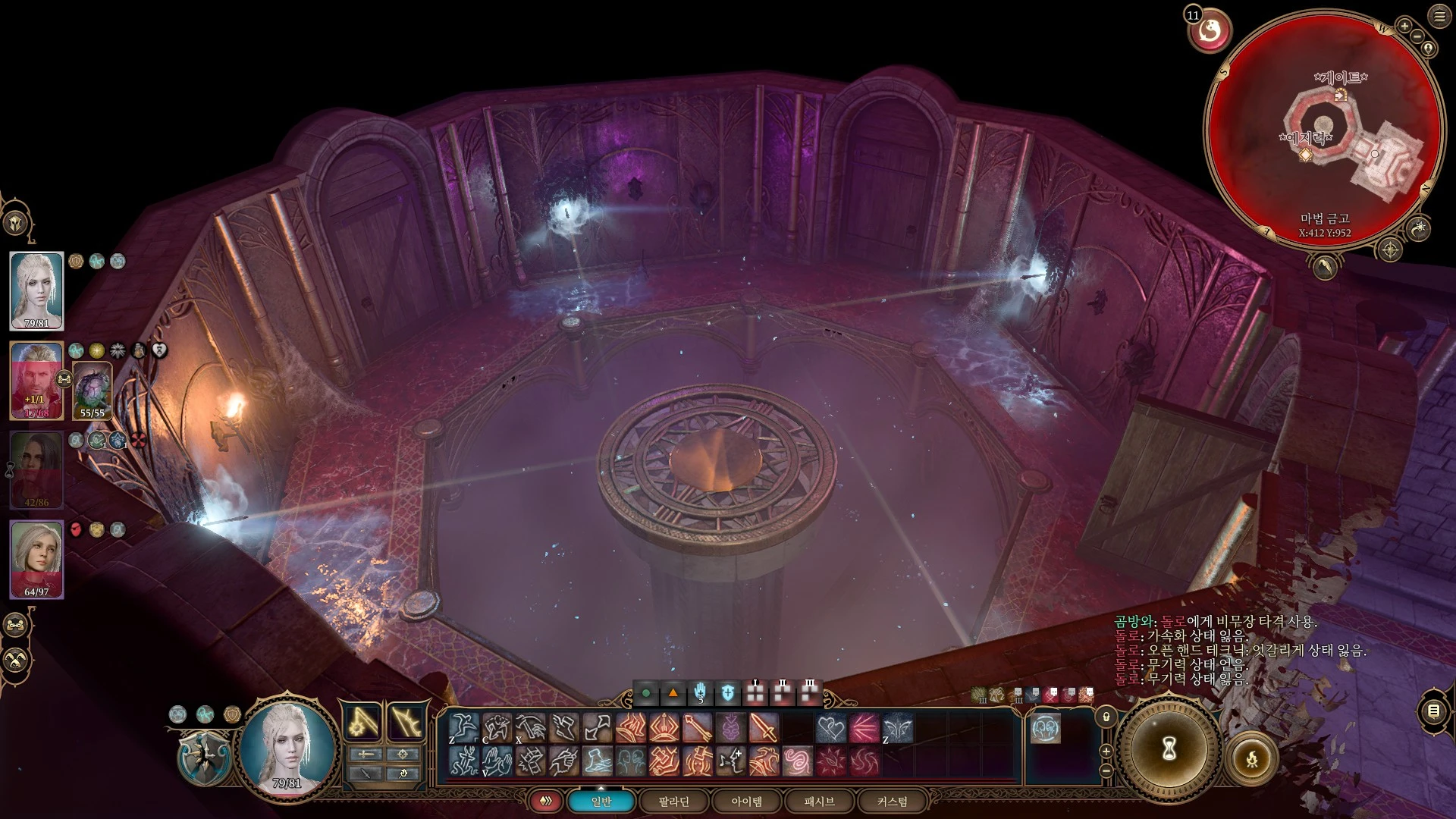The width and height of the screenshot is (1456, 819).
Task: Zoom out the minimap with the minus button
Action: pos(1418,36)
